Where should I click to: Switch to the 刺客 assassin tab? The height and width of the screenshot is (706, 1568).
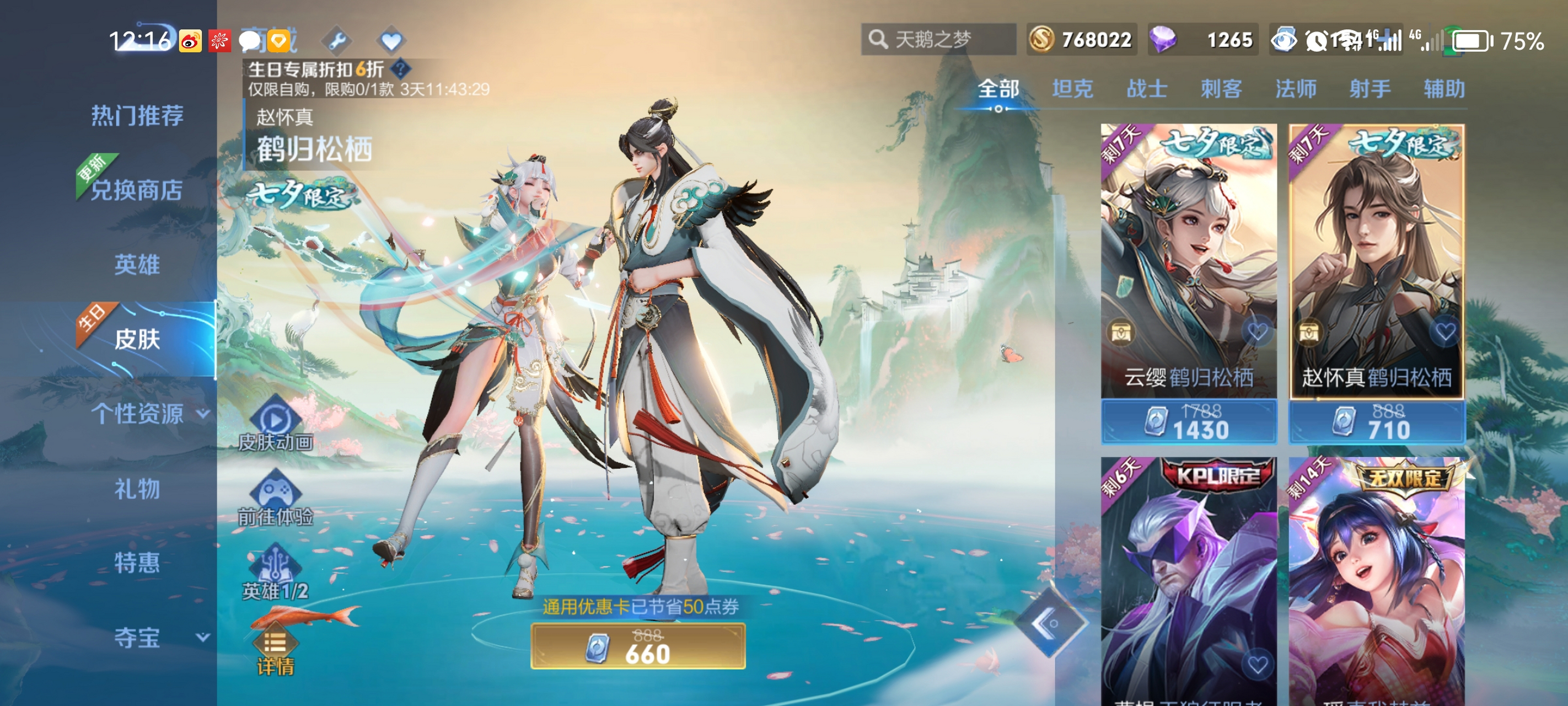tap(1221, 89)
